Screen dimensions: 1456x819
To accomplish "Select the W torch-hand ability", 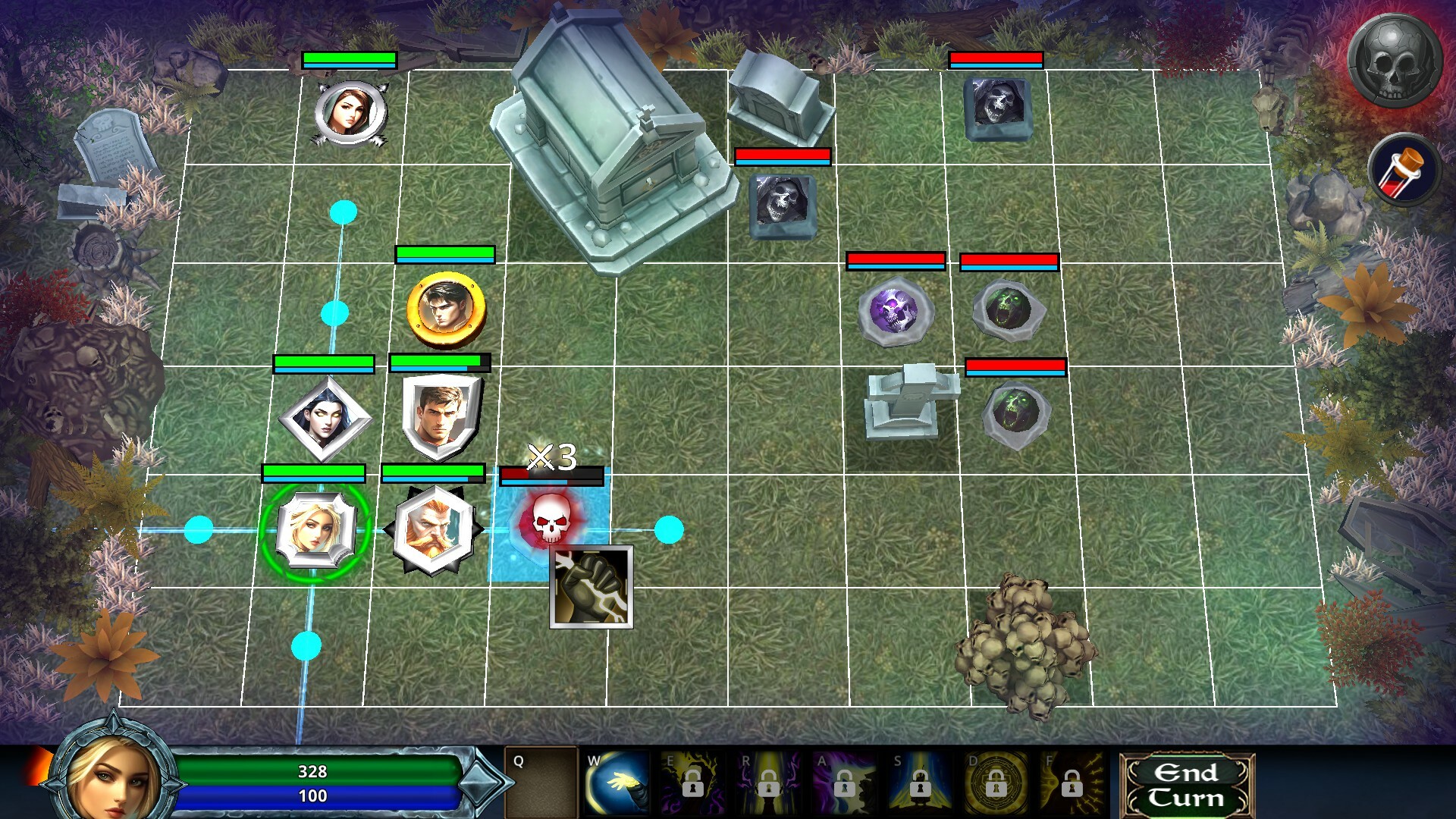I will 617,783.
